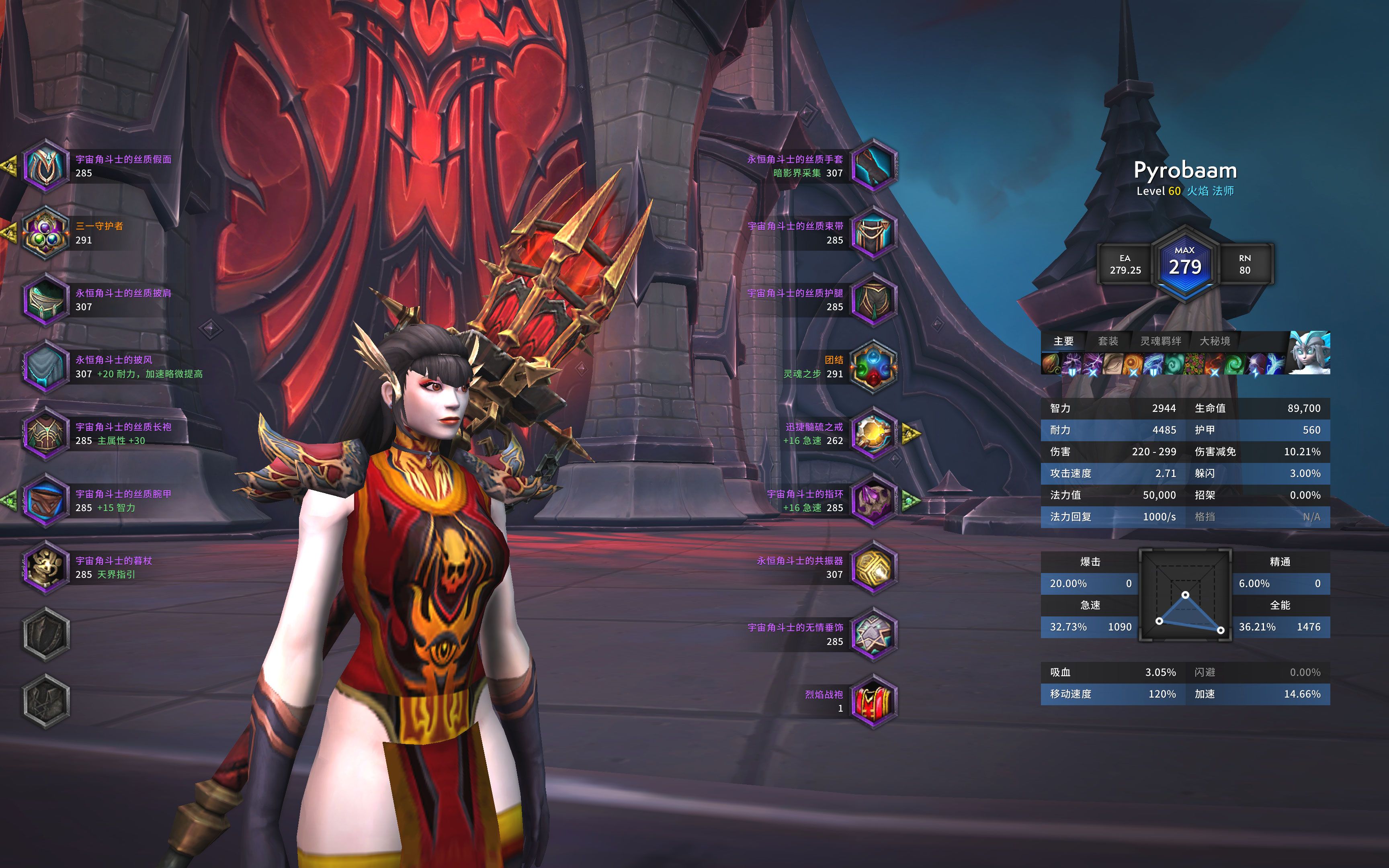The image size is (1389, 868).
Task: Select the 宇宙角斗士的丝质束带 belt slot
Action: pyautogui.click(x=873, y=233)
